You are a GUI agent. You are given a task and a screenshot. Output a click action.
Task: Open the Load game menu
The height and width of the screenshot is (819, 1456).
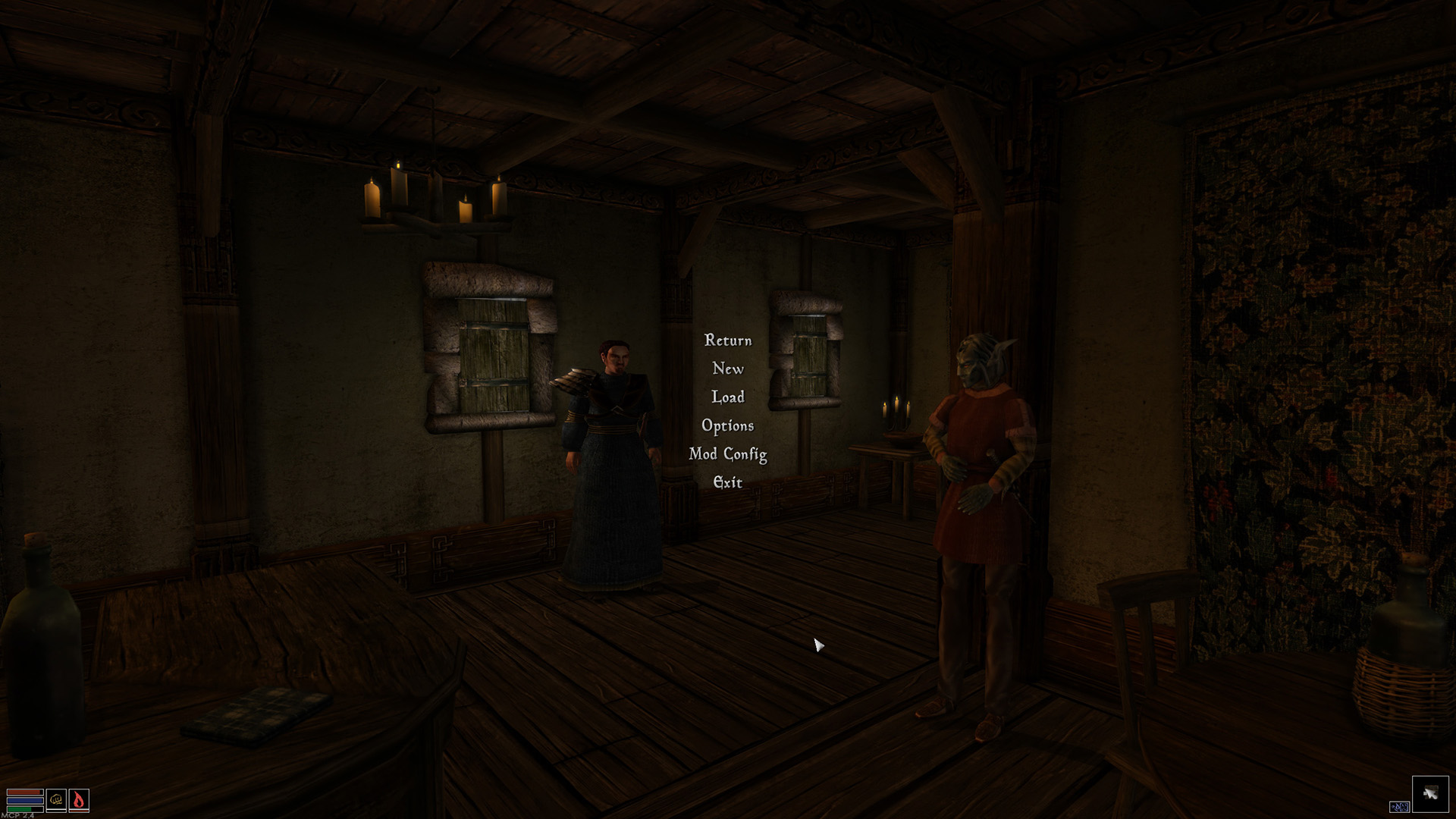point(728,397)
